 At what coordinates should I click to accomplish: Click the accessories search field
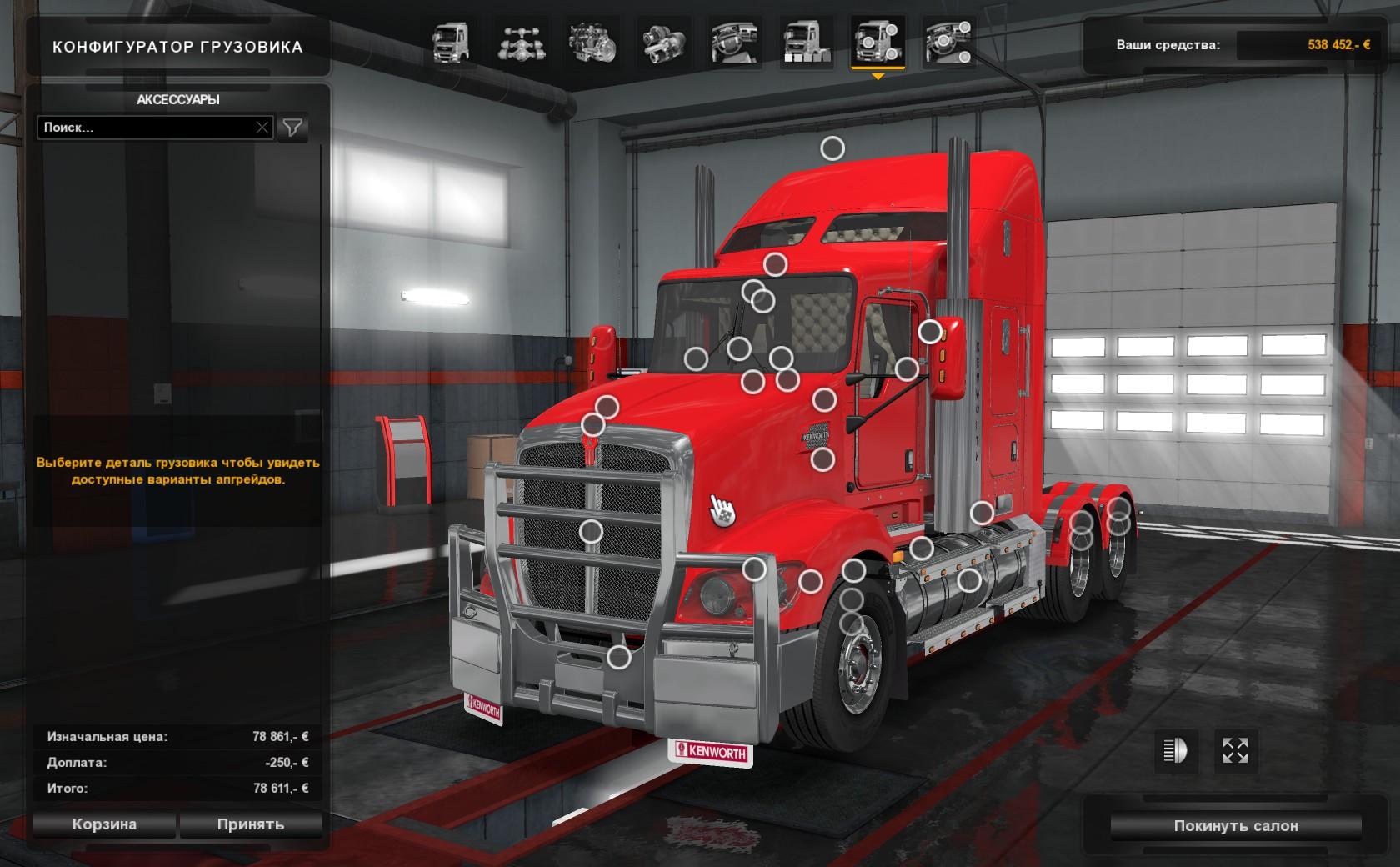[x=146, y=128]
